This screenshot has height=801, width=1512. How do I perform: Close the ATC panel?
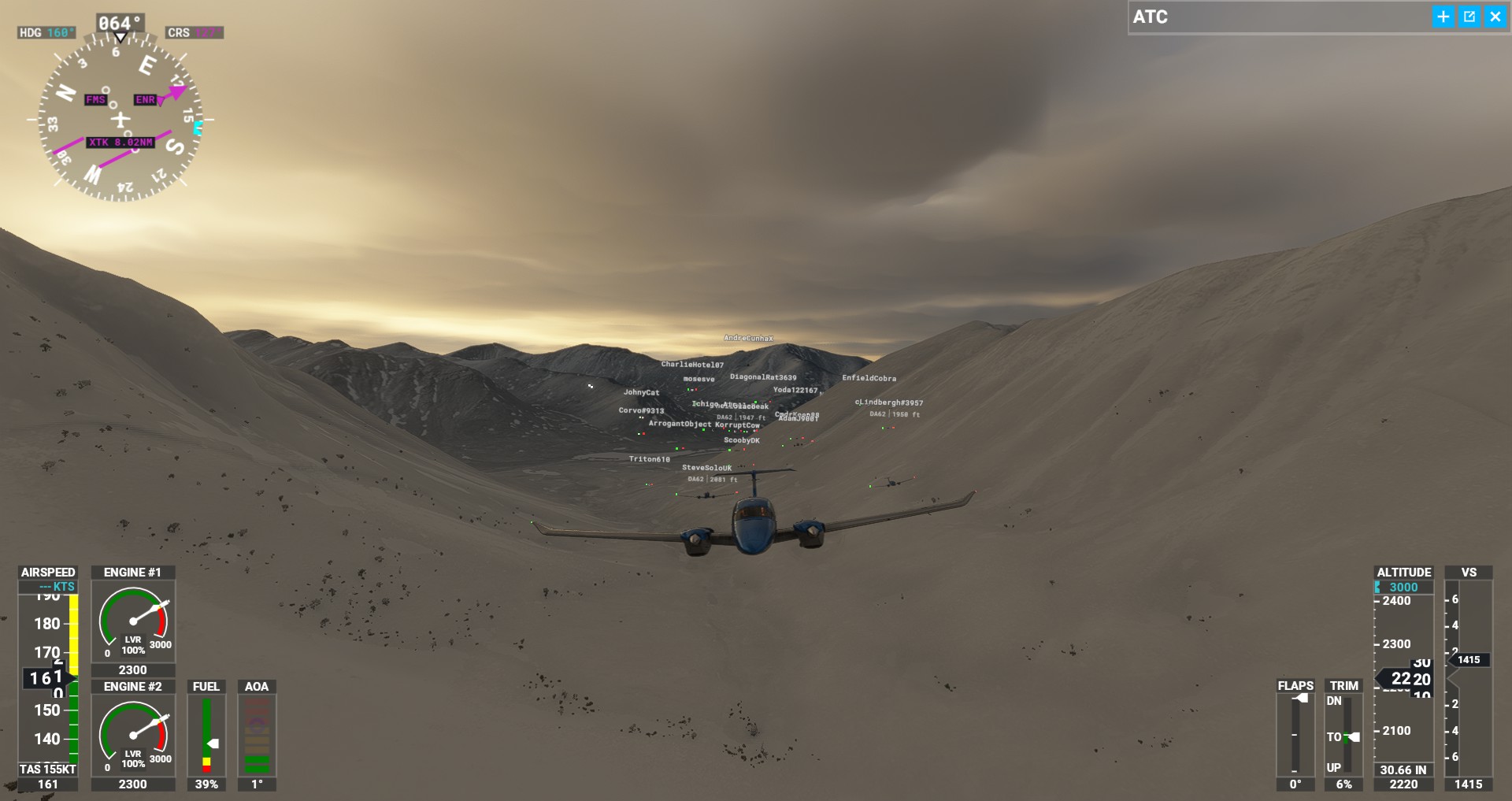pos(1495,17)
